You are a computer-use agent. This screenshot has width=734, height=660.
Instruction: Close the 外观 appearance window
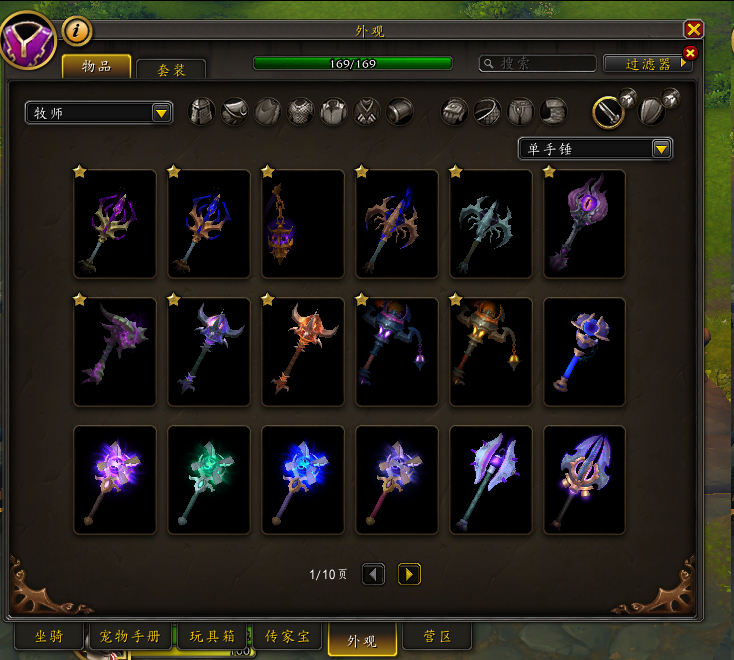tap(693, 30)
